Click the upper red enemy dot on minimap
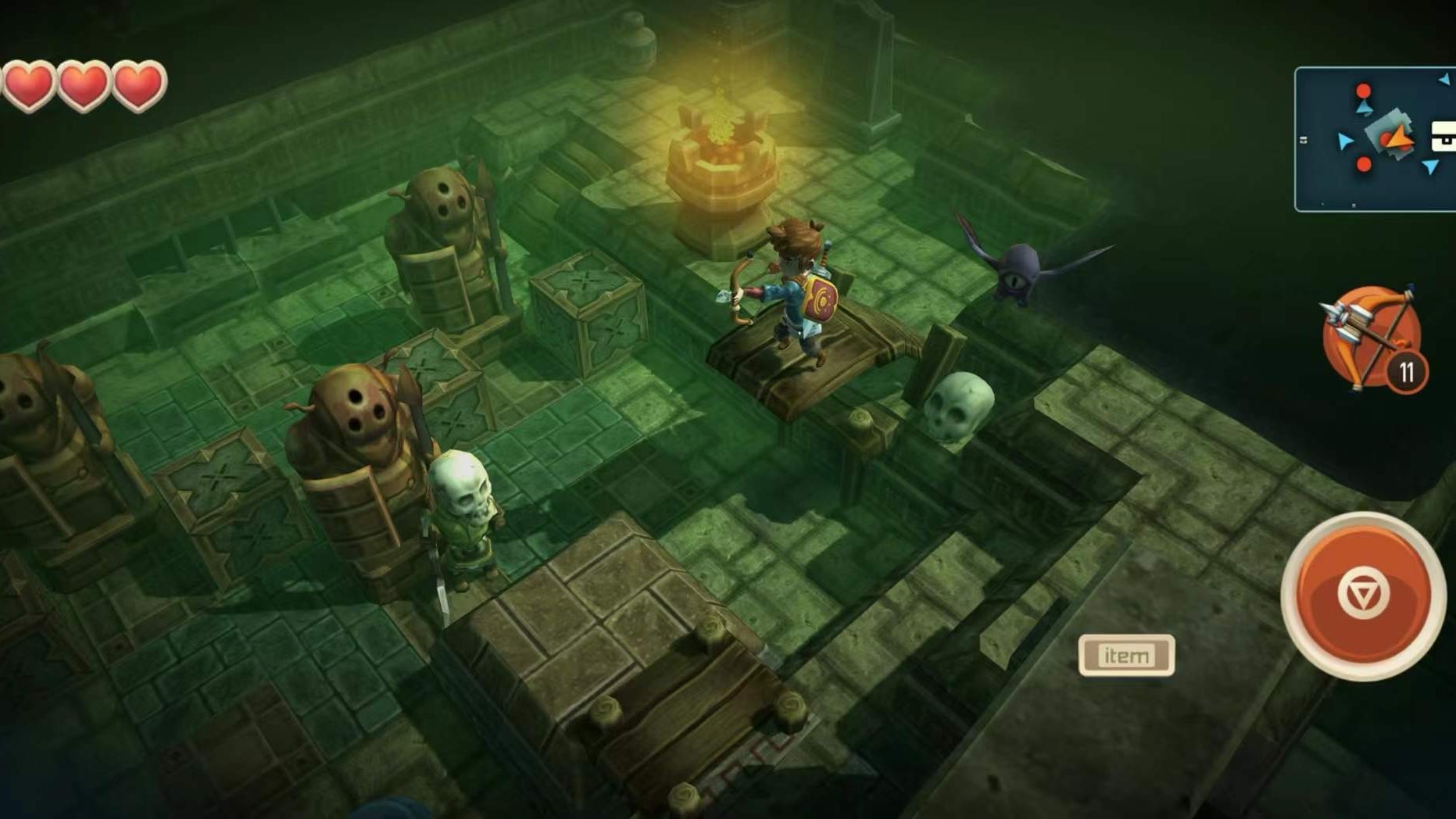This screenshot has height=819, width=1456. tap(1362, 91)
